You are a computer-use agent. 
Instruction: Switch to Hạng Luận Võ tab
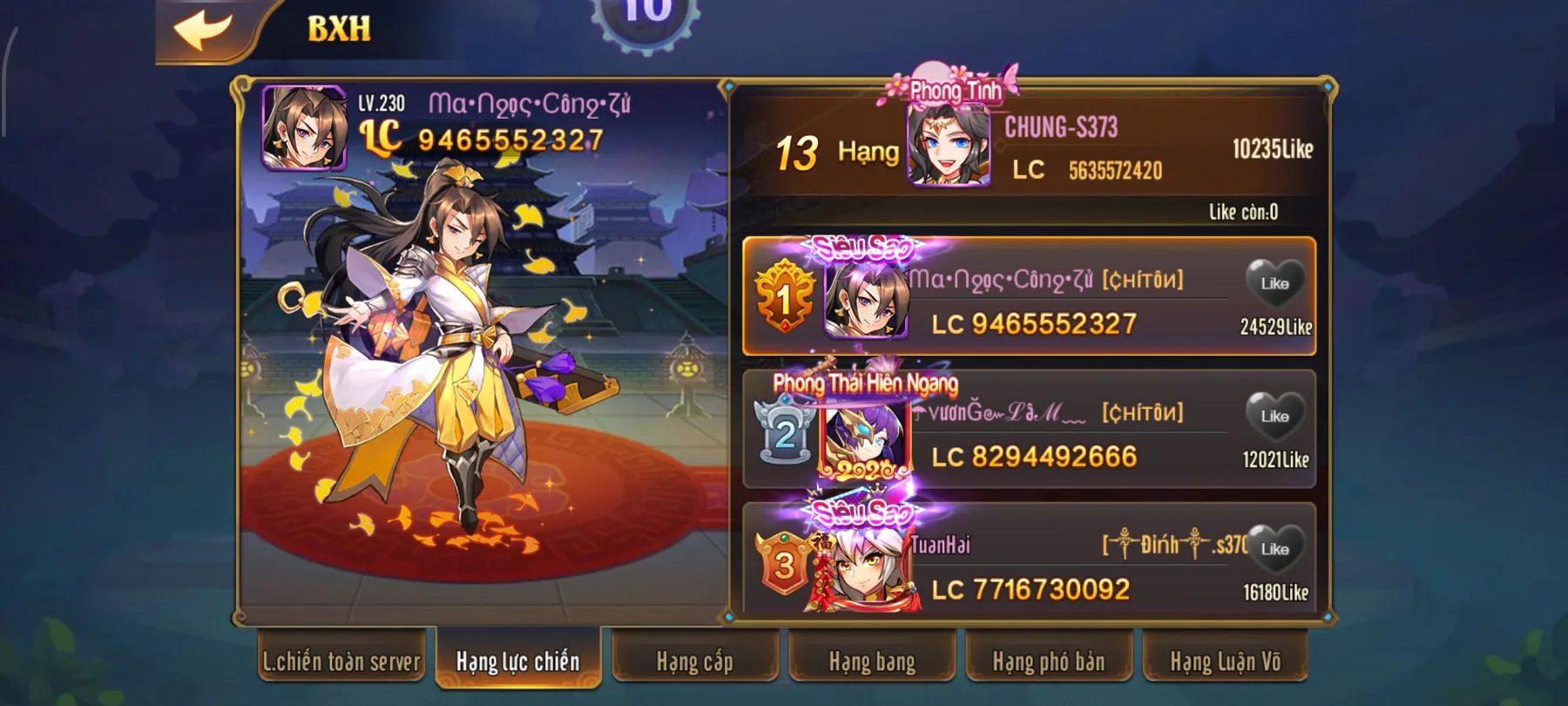click(x=1229, y=662)
